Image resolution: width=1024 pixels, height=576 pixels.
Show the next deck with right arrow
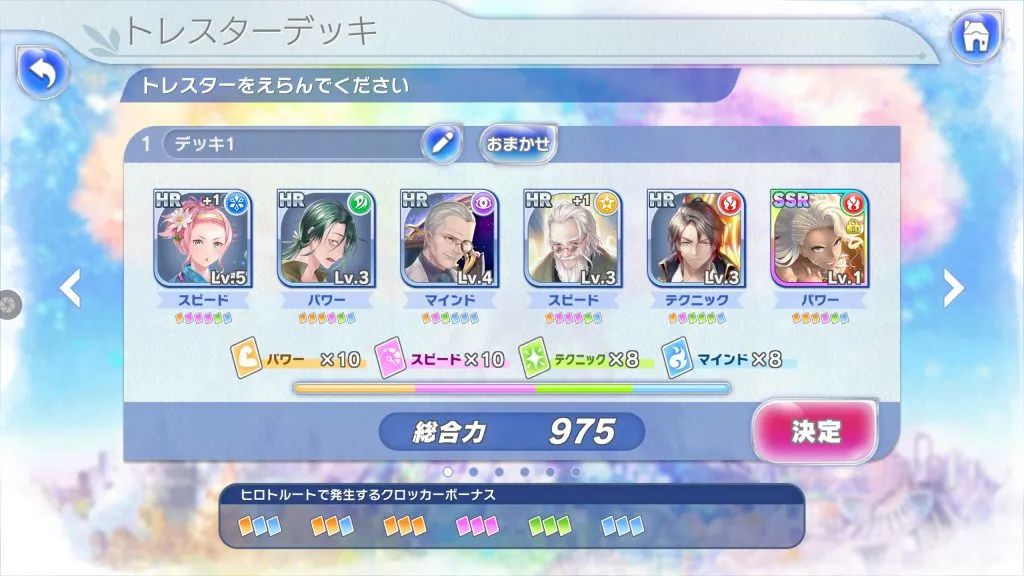pyautogui.click(x=954, y=289)
